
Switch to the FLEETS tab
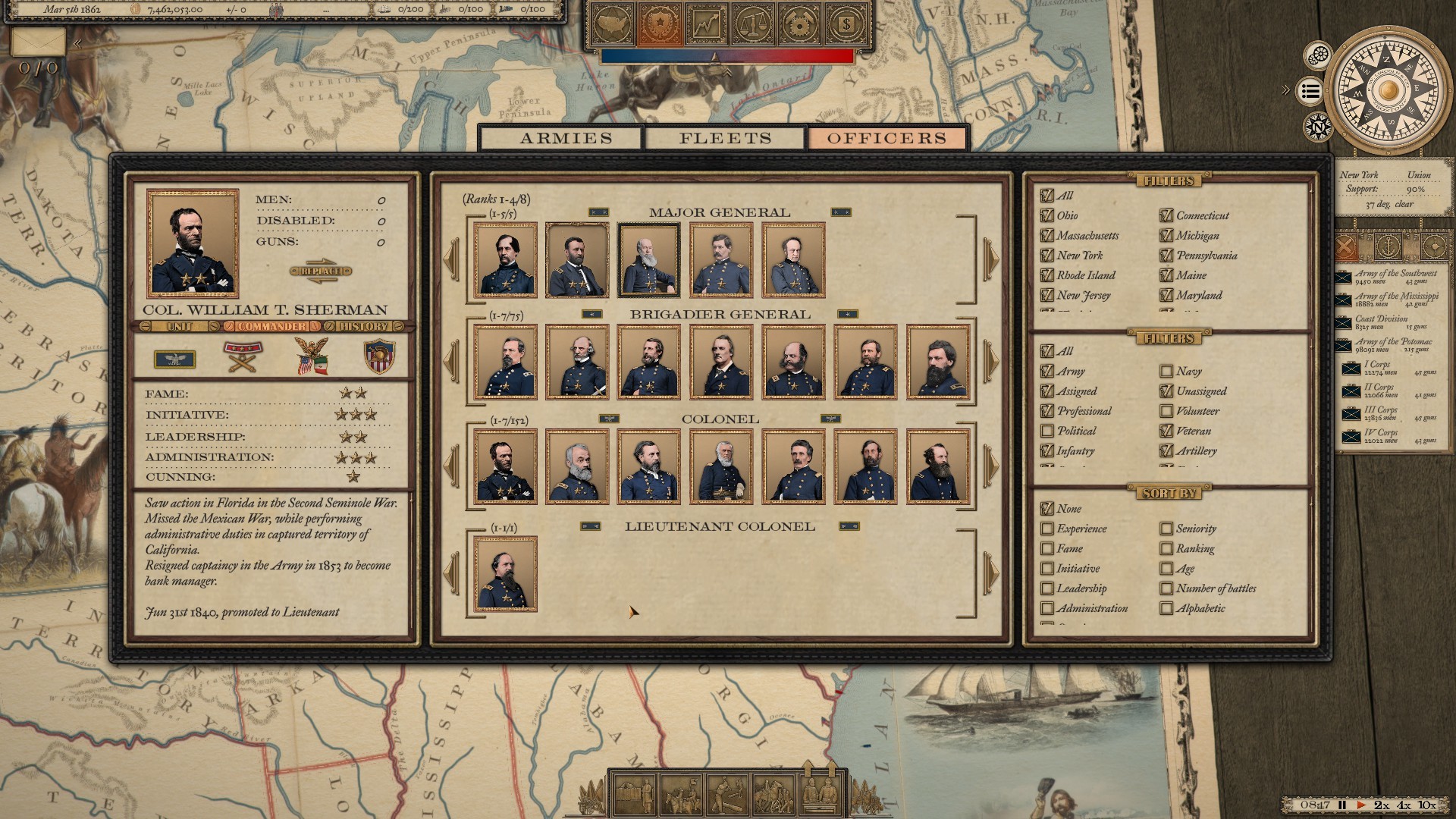tap(724, 137)
